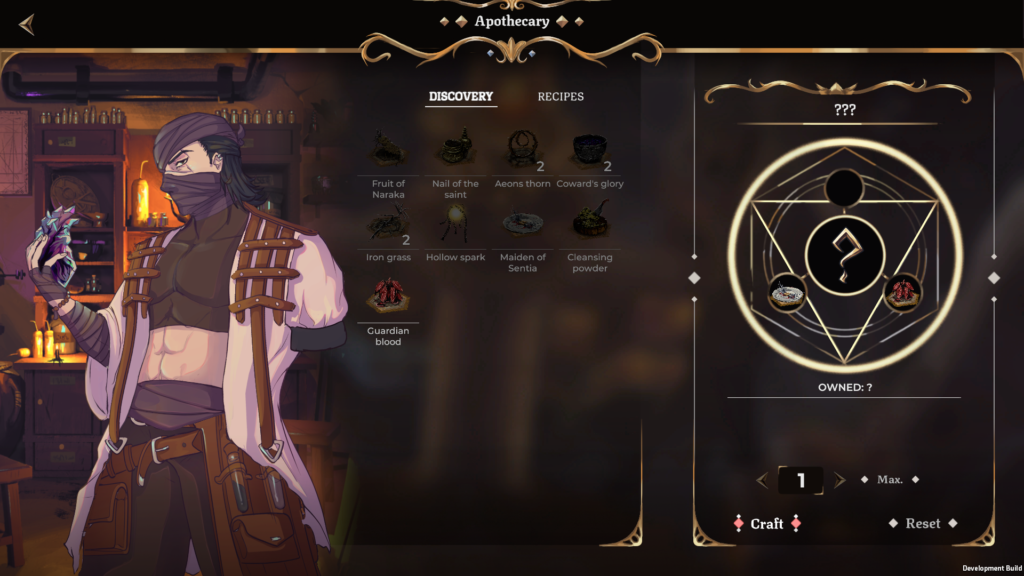Select the Guardian blood ingredient

coord(388,297)
